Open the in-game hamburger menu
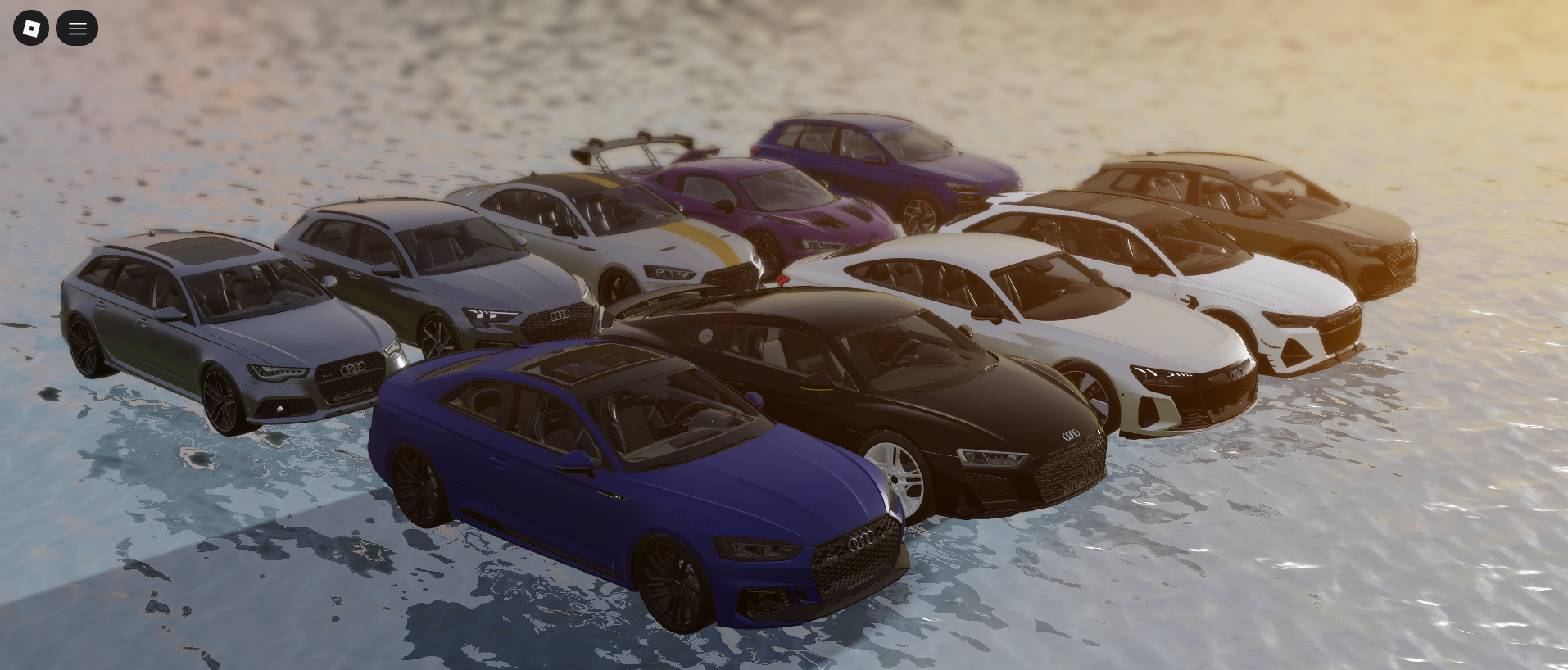The height and width of the screenshot is (670, 1568). (x=77, y=27)
